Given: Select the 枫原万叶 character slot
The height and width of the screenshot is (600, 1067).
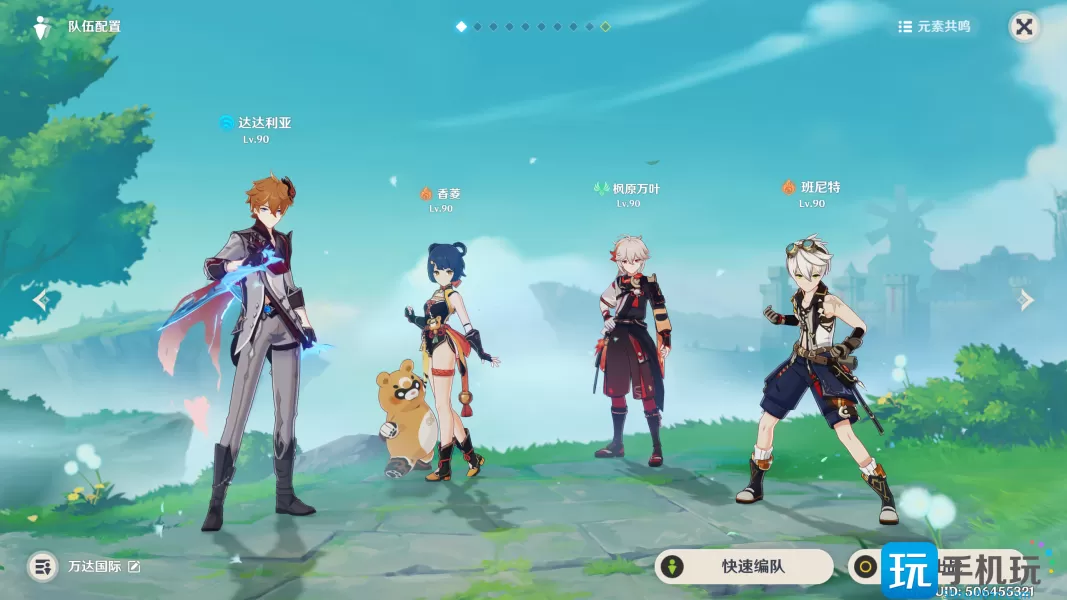Looking at the screenshot, I should click(630, 350).
